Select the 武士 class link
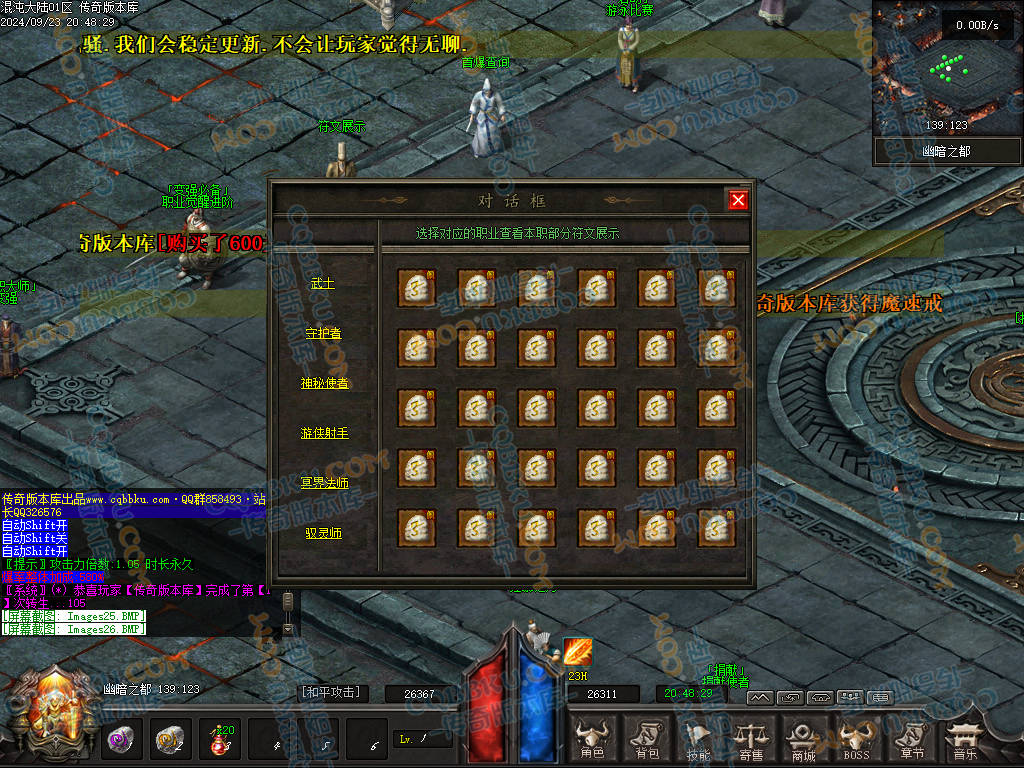 [x=322, y=284]
